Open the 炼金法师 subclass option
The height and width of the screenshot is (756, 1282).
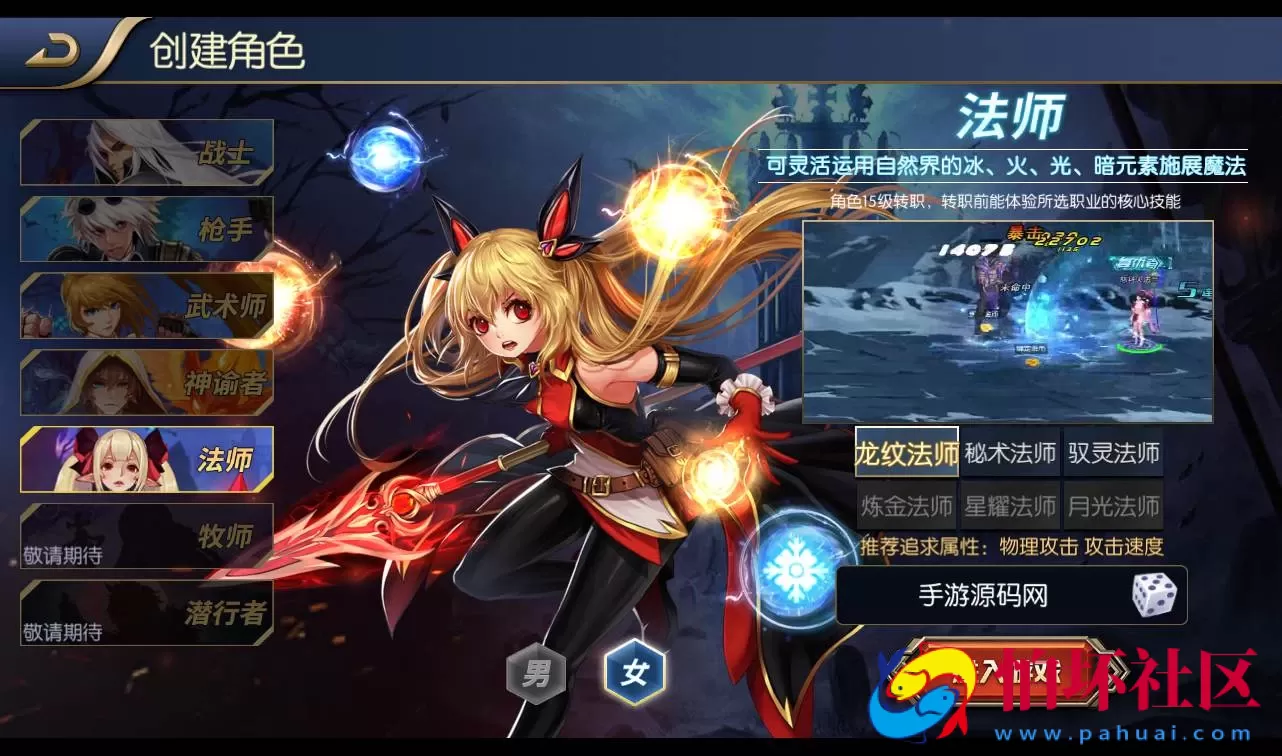pos(906,506)
